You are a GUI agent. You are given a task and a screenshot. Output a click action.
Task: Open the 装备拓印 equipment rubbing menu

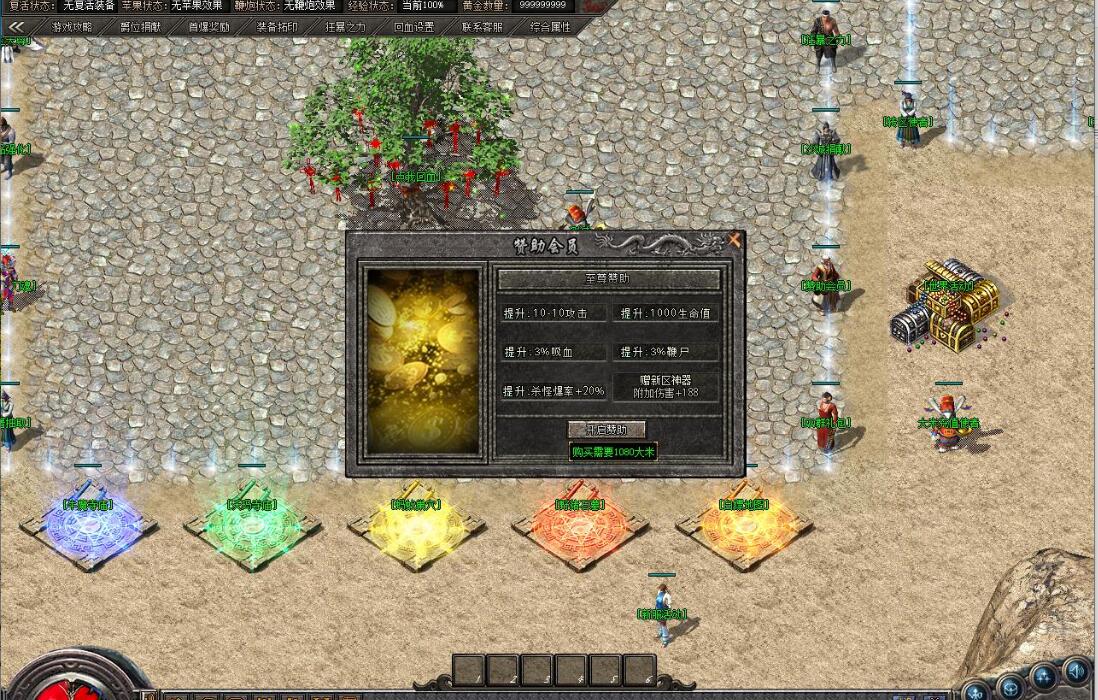pos(277,27)
